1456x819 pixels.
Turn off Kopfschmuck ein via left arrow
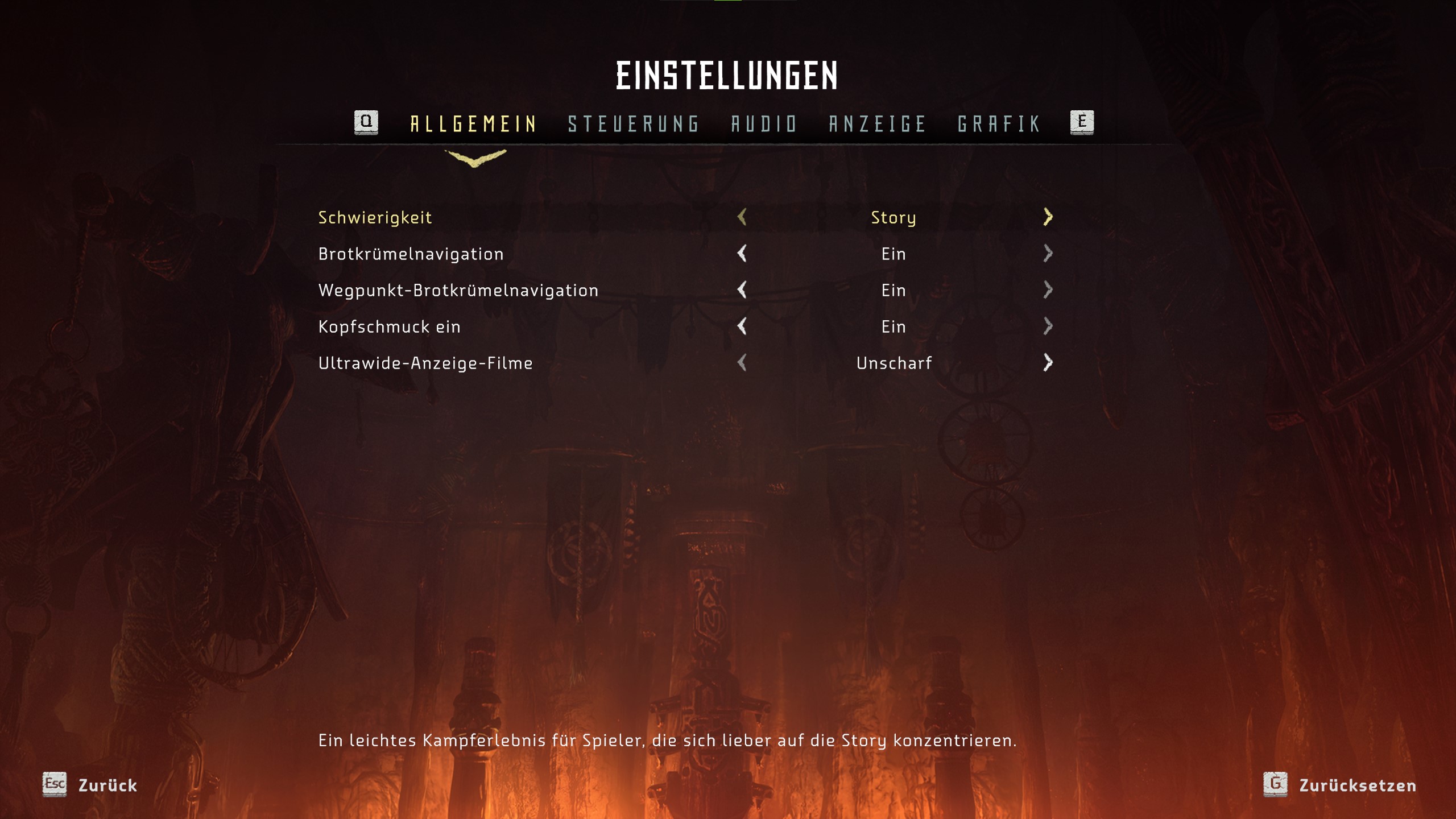[742, 326]
